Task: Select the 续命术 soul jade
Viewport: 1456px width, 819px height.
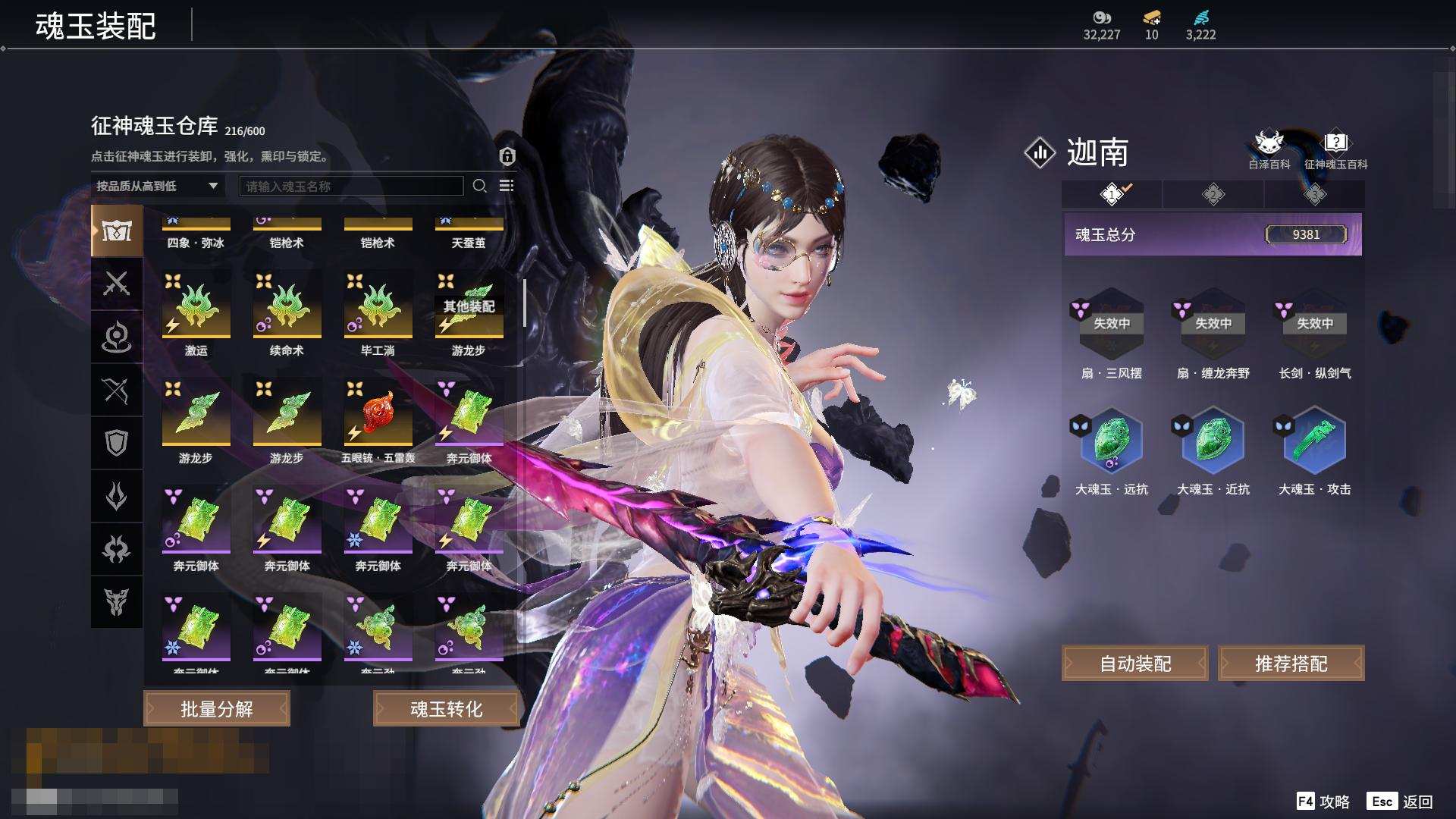Action: tap(287, 306)
